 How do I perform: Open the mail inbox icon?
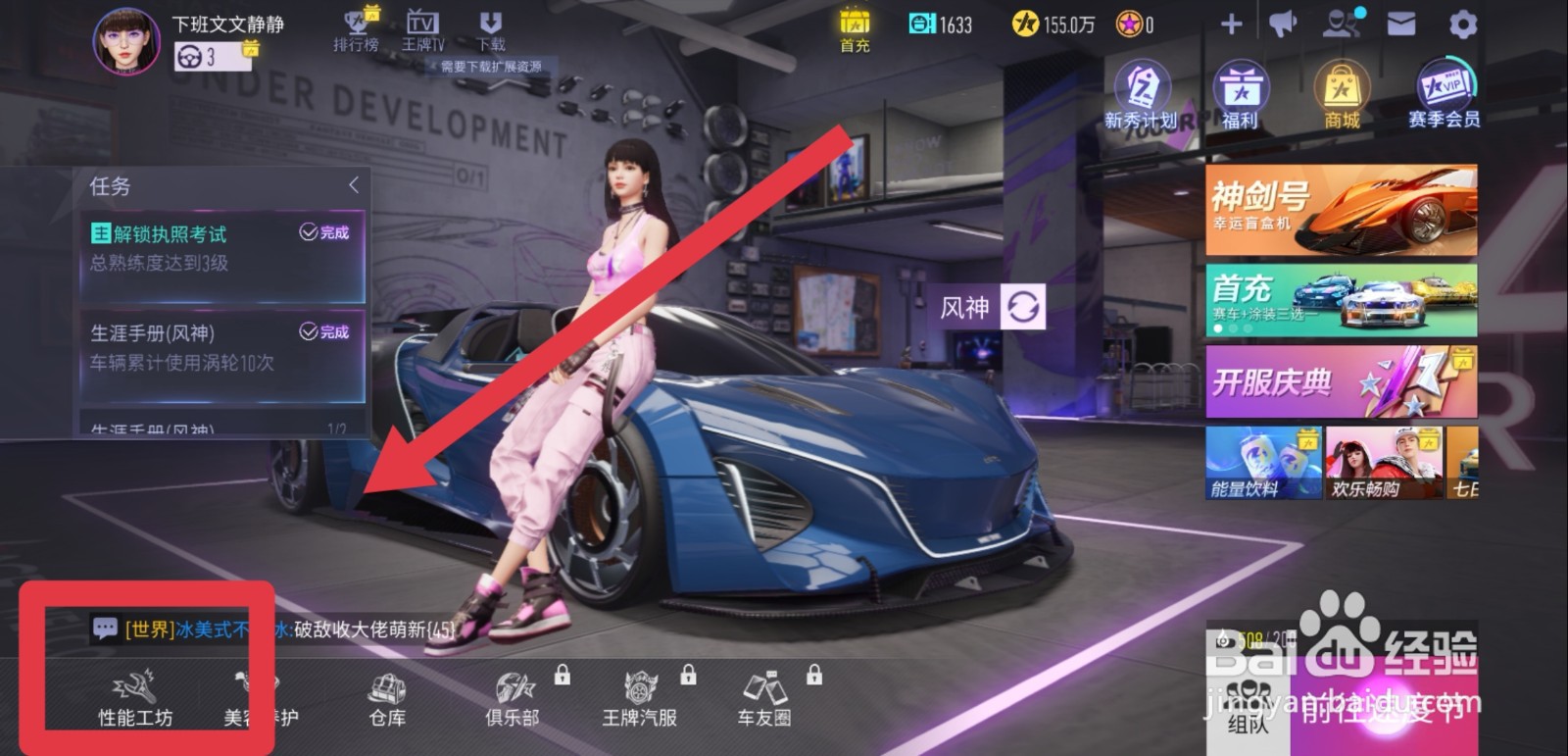click(1401, 22)
